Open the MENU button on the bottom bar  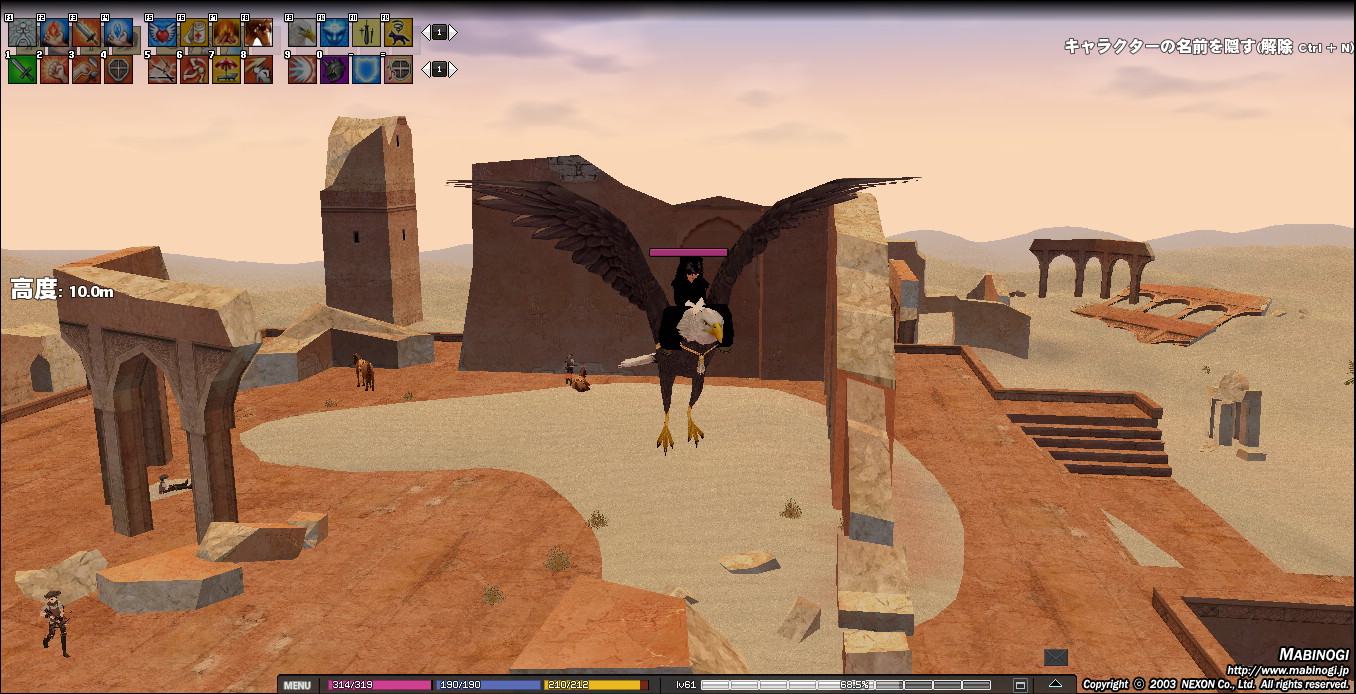coord(296,685)
